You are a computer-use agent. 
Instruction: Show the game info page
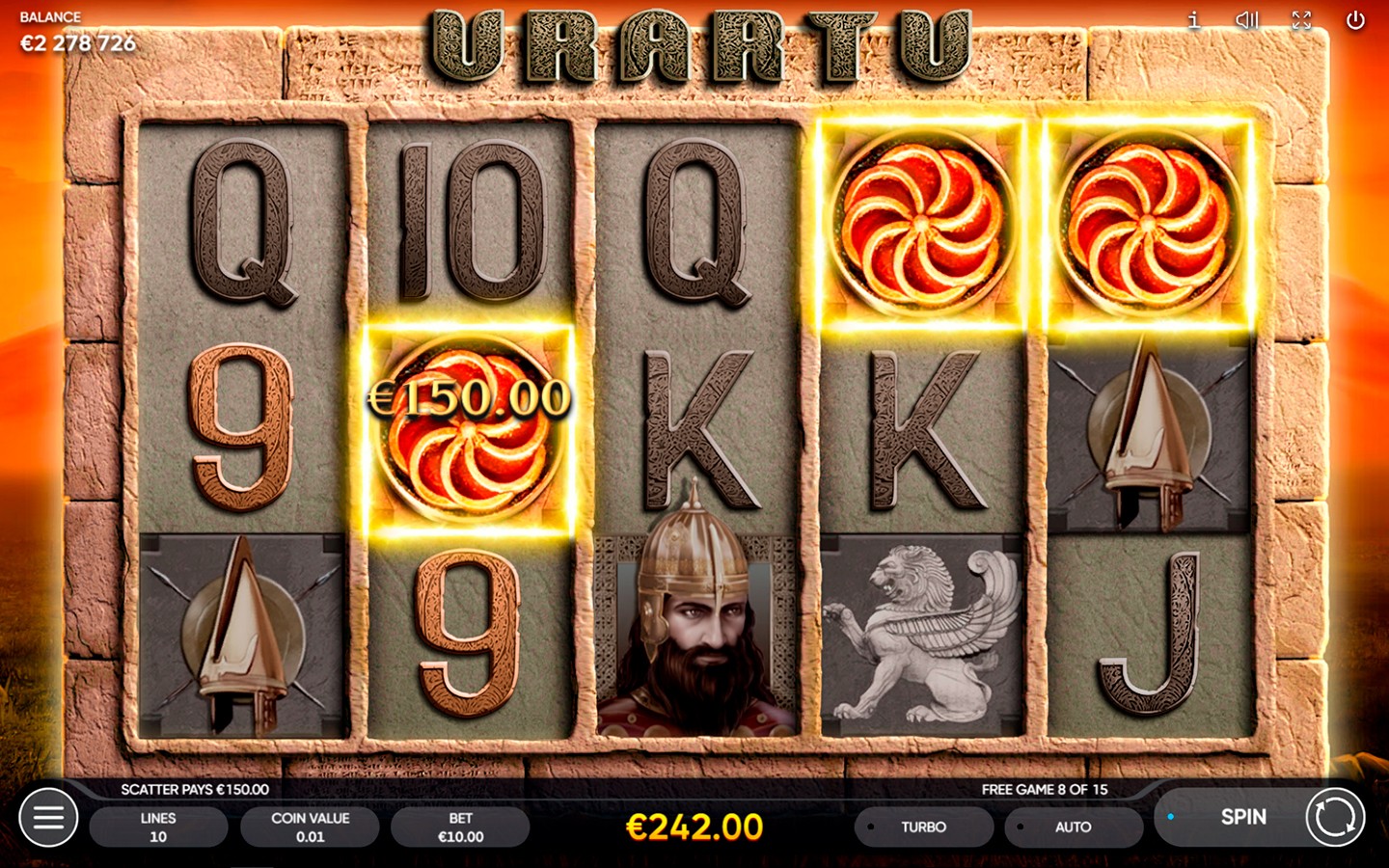point(1194,20)
